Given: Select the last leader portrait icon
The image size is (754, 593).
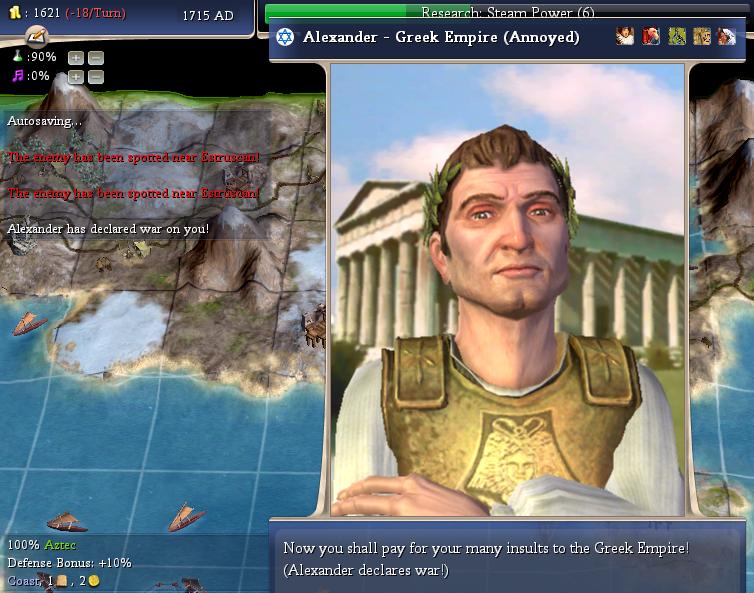Looking at the screenshot, I should click(x=726, y=37).
